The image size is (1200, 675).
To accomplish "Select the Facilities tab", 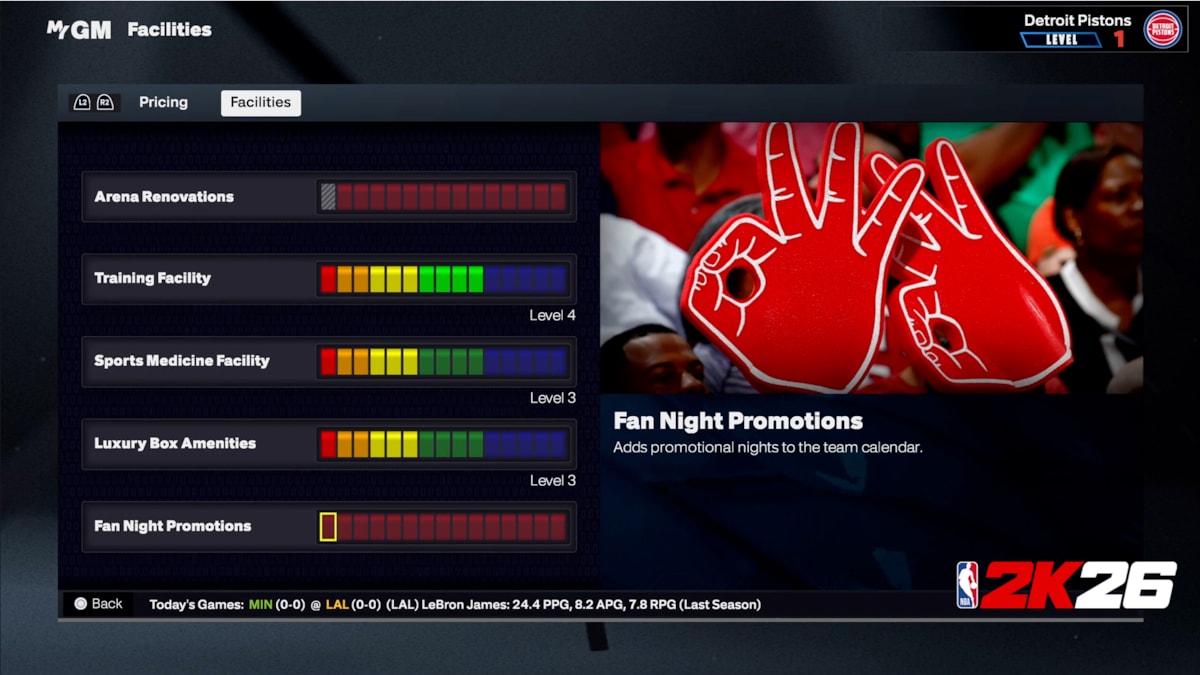I will click(260, 103).
